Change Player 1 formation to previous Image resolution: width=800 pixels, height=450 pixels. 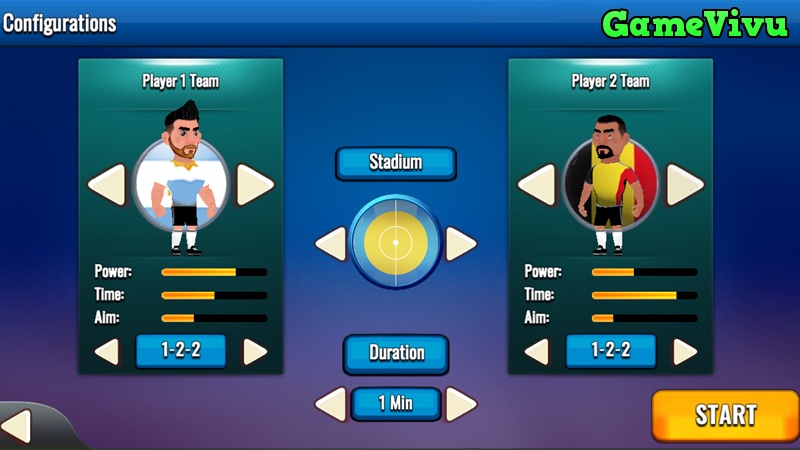point(107,351)
